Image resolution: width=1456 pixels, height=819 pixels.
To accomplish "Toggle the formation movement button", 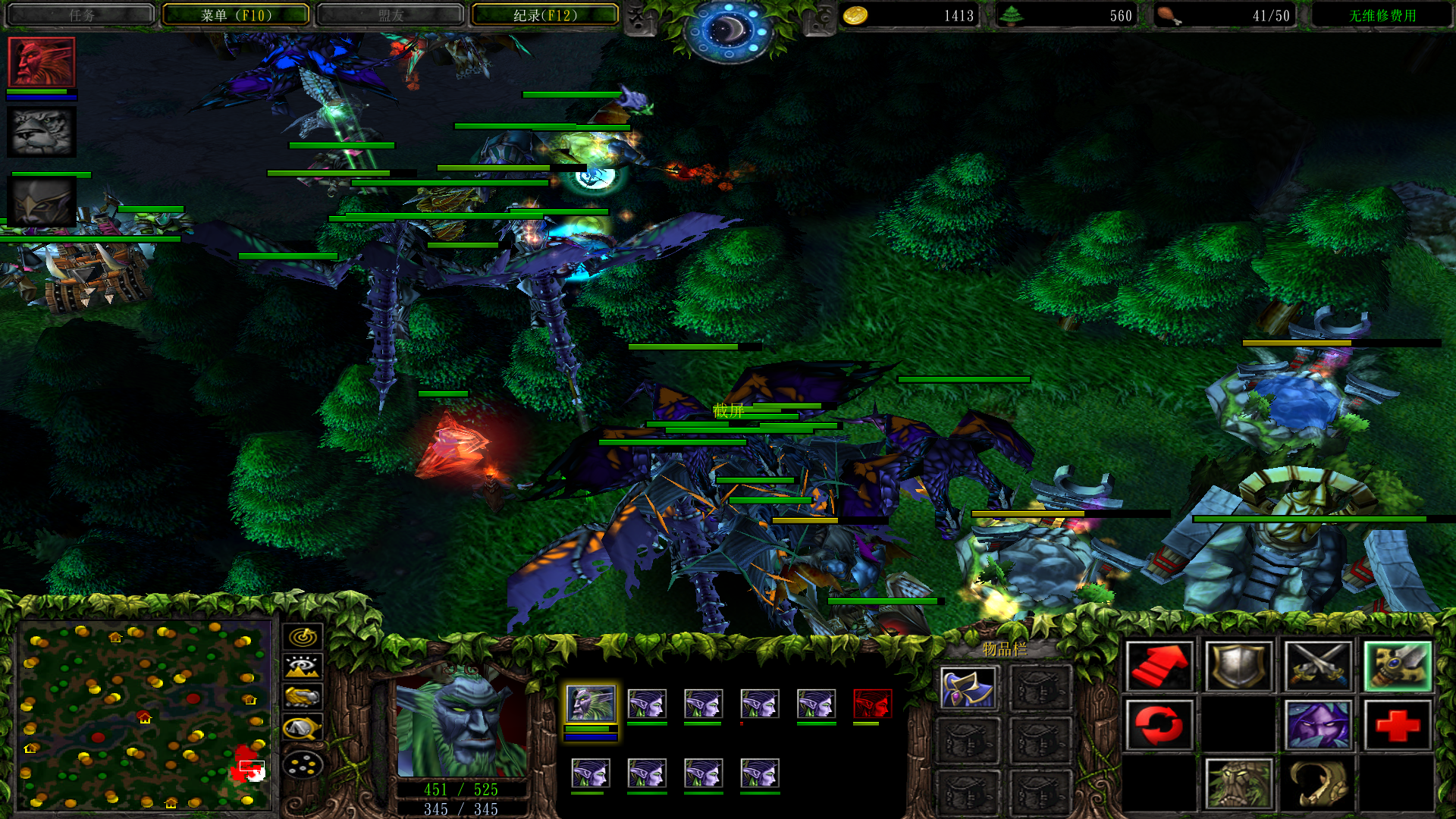I will click(303, 764).
